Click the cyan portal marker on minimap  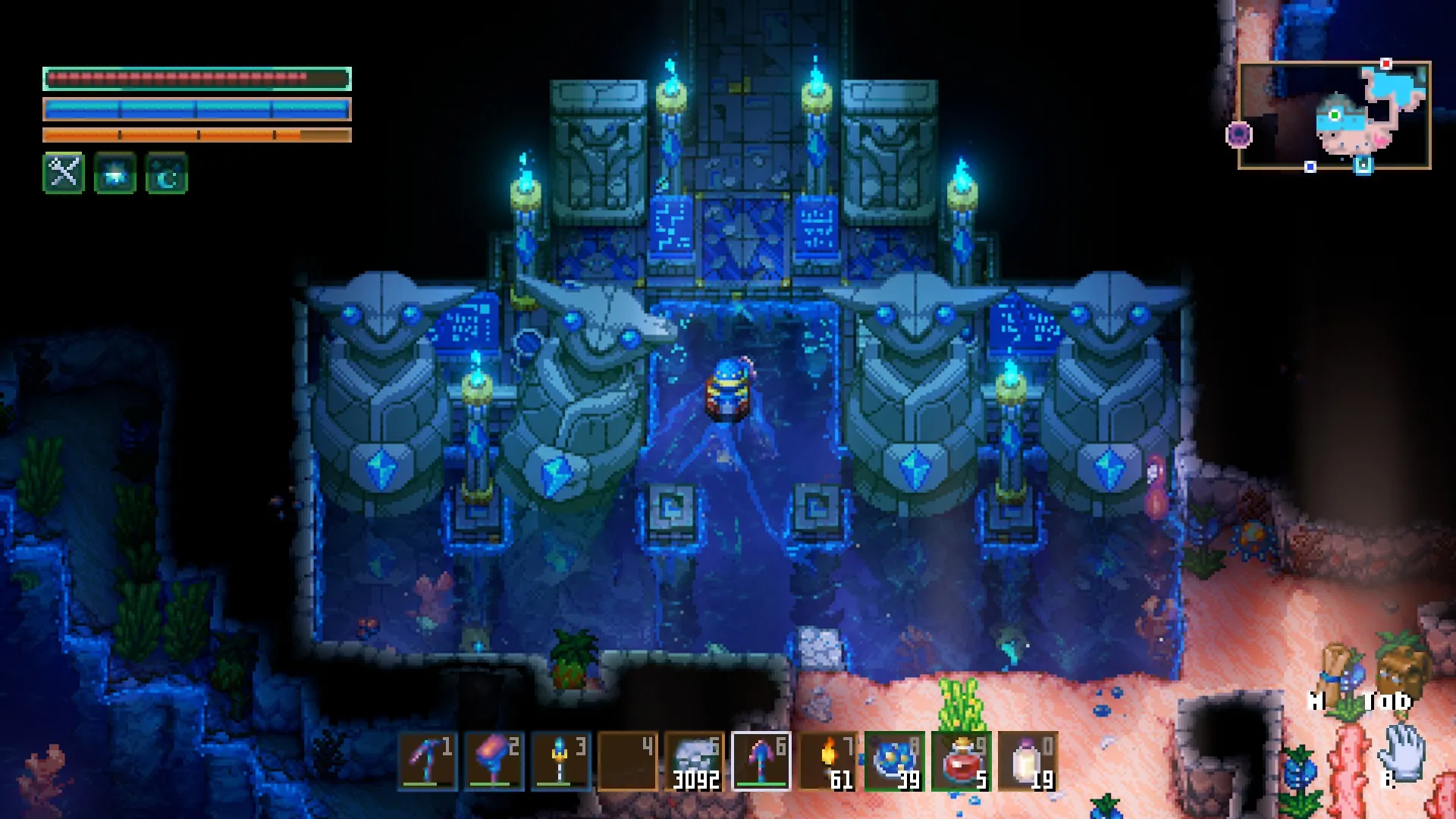point(1363,165)
